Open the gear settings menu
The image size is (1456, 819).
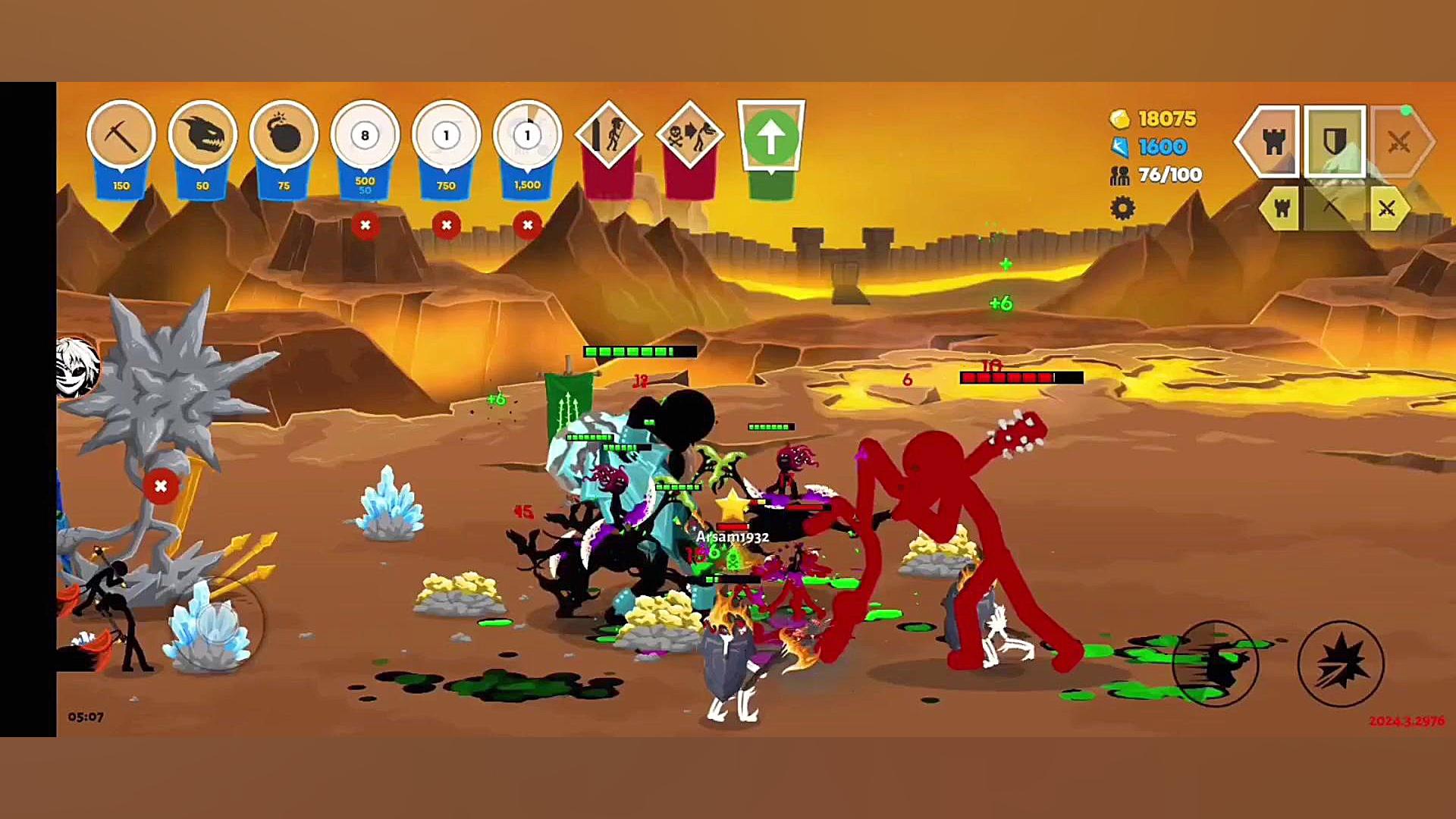(x=1122, y=208)
